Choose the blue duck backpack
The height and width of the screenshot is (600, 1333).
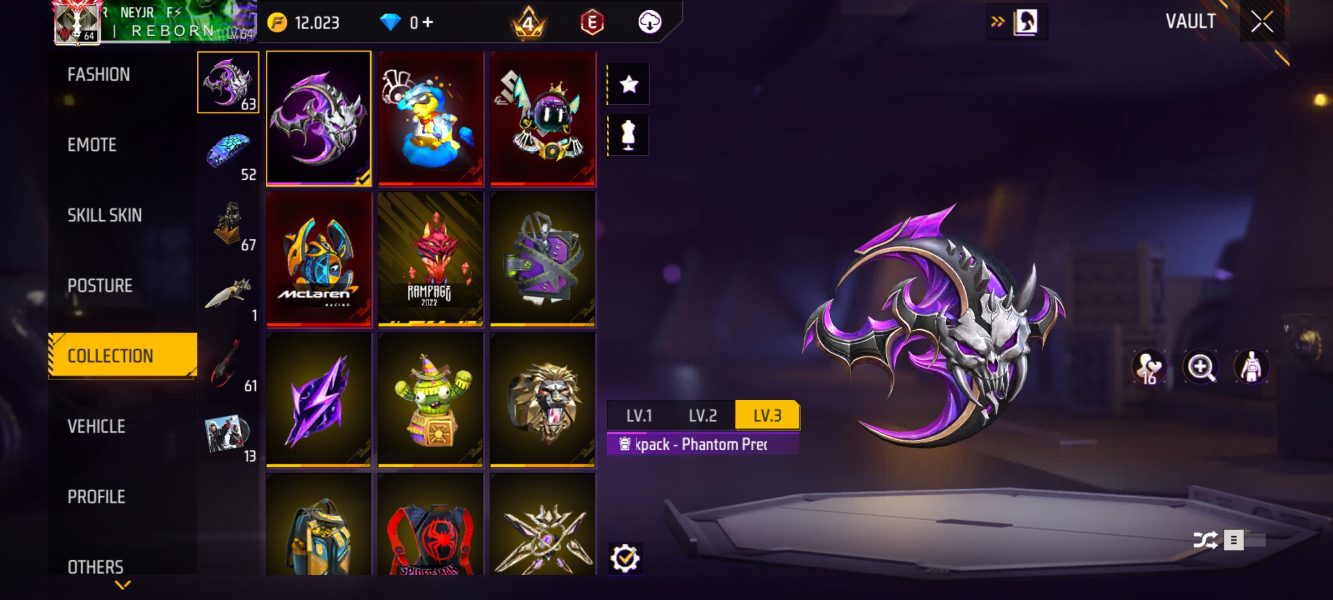[x=431, y=118]
